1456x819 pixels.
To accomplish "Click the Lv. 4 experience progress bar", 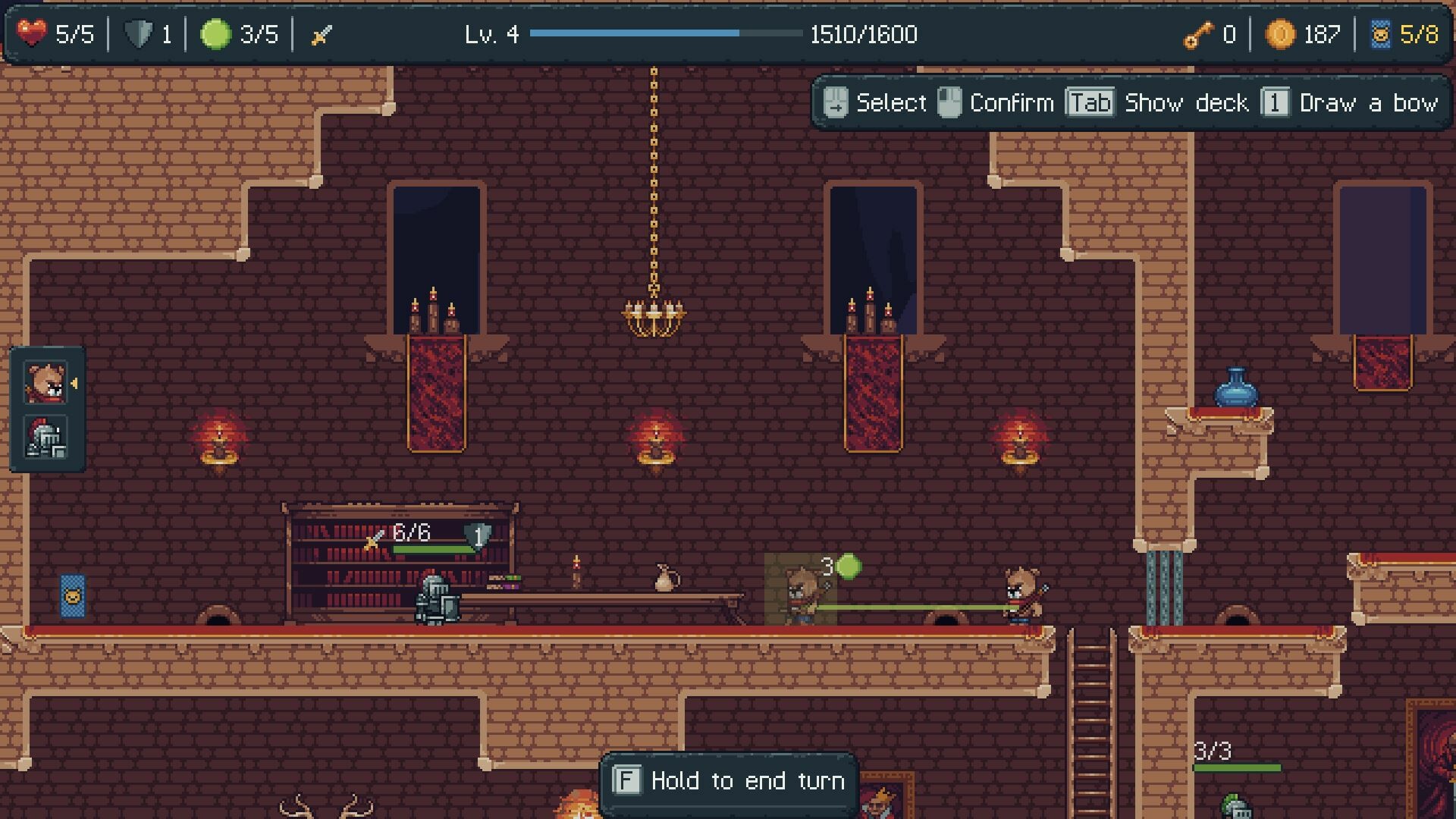I will pyautogui.click(x=667, y=33).
